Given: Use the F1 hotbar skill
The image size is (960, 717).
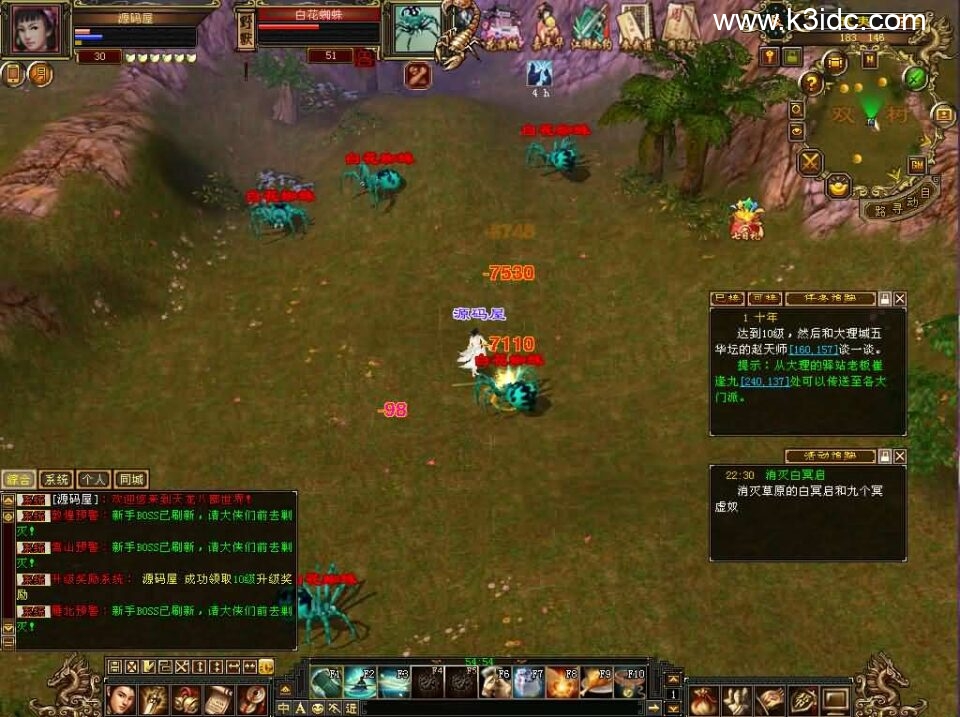Looking at the screenshot, I should pos(325,681).
